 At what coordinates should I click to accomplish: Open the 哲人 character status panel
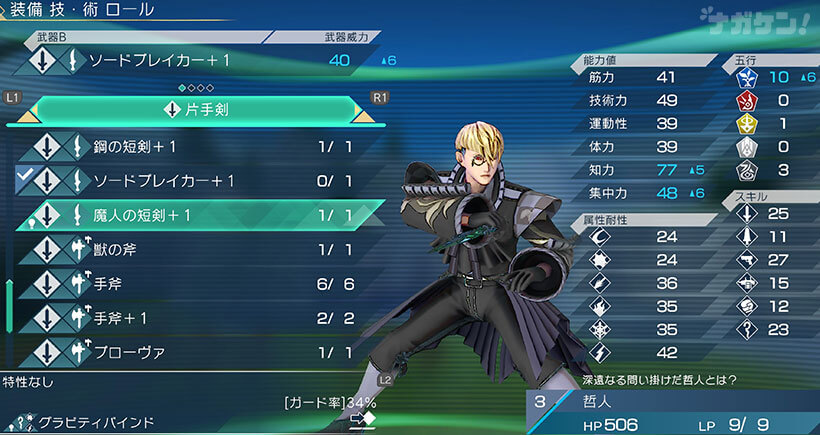pos(672,410)
